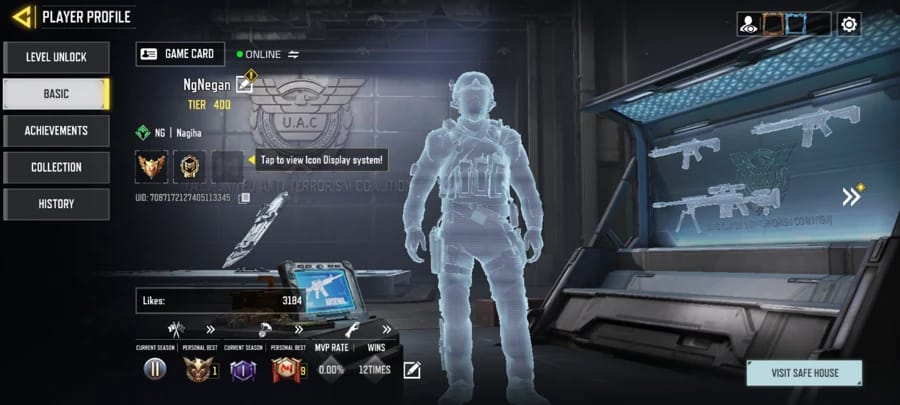Open the profile visibility eye icon
This screenshot has width=900, height=405.
click(747, 23)
